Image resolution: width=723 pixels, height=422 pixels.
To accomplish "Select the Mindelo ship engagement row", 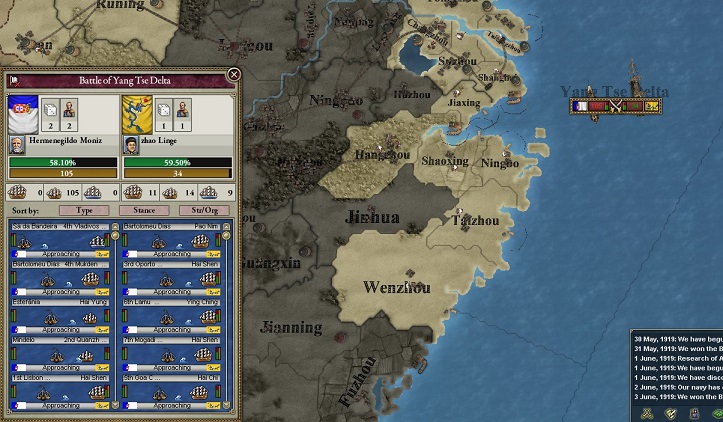I will [x=60, y=355].
